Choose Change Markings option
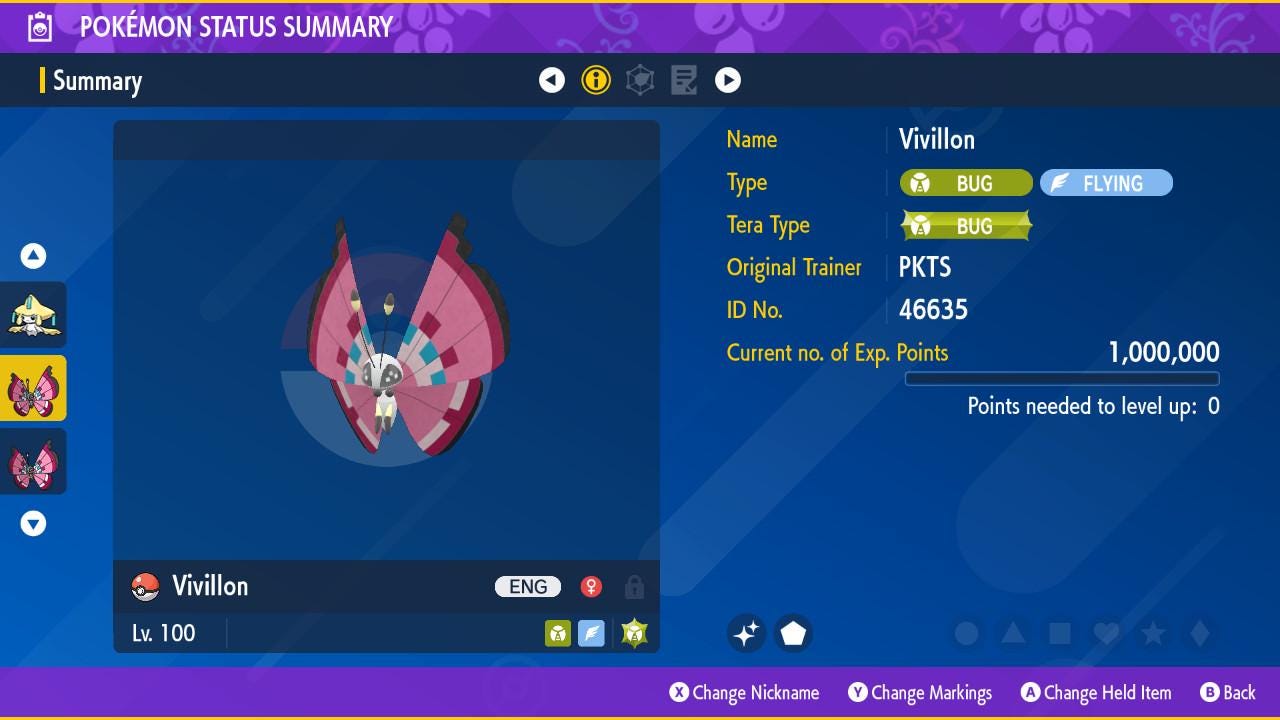This screenshot has height=720, width=1280. (920, 693)
